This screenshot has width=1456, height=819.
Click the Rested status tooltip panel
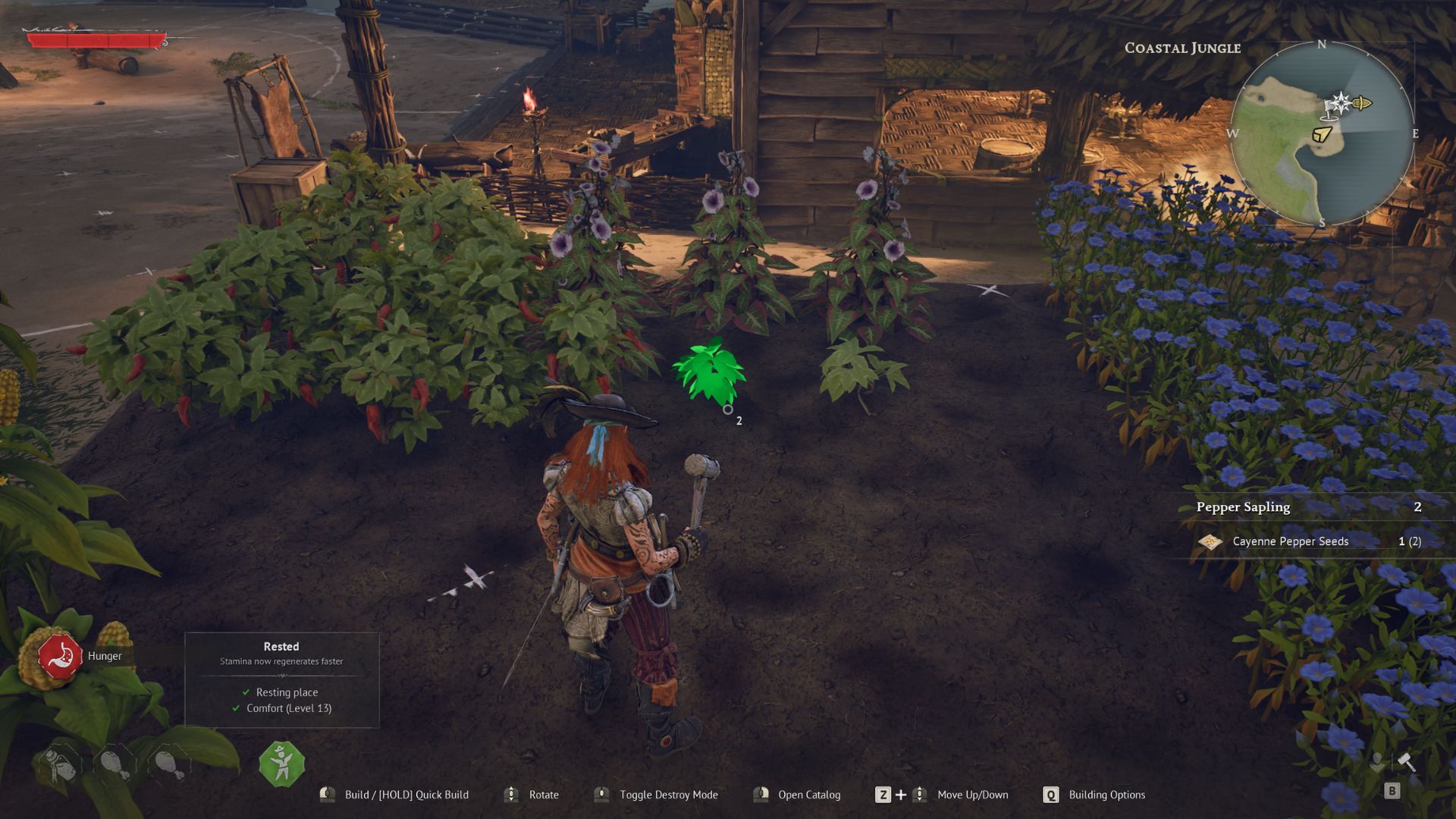pos(281,680)
